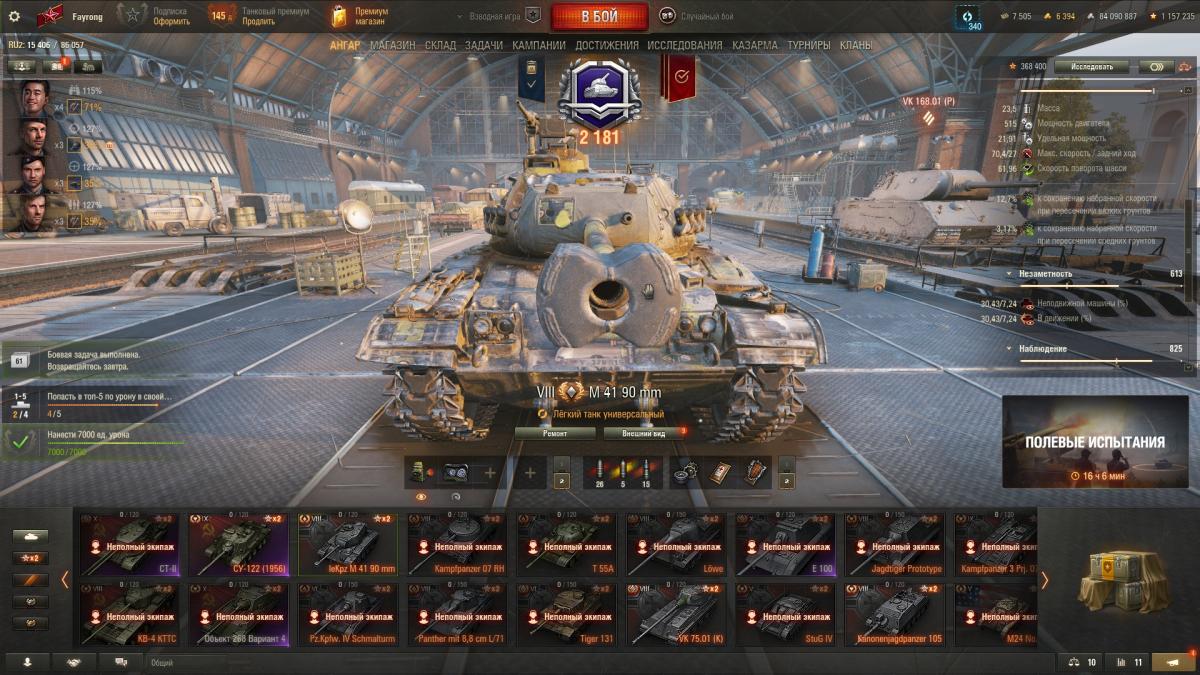
Task: Go to the КАЗАРМА tab
Action: click(x=754, y=45)
